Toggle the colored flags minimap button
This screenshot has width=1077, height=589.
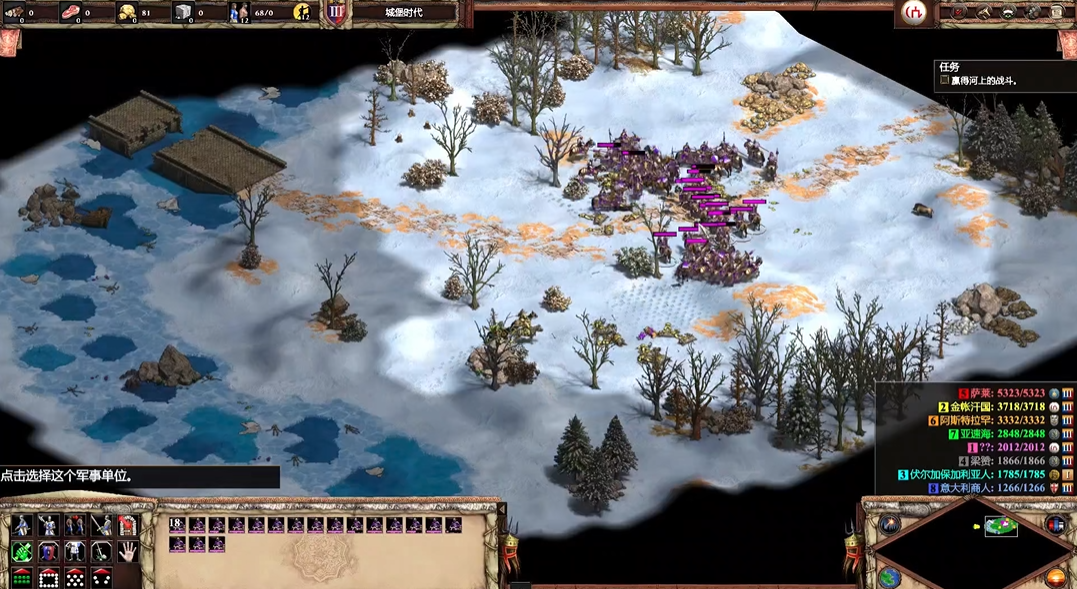pos(1055,524)
